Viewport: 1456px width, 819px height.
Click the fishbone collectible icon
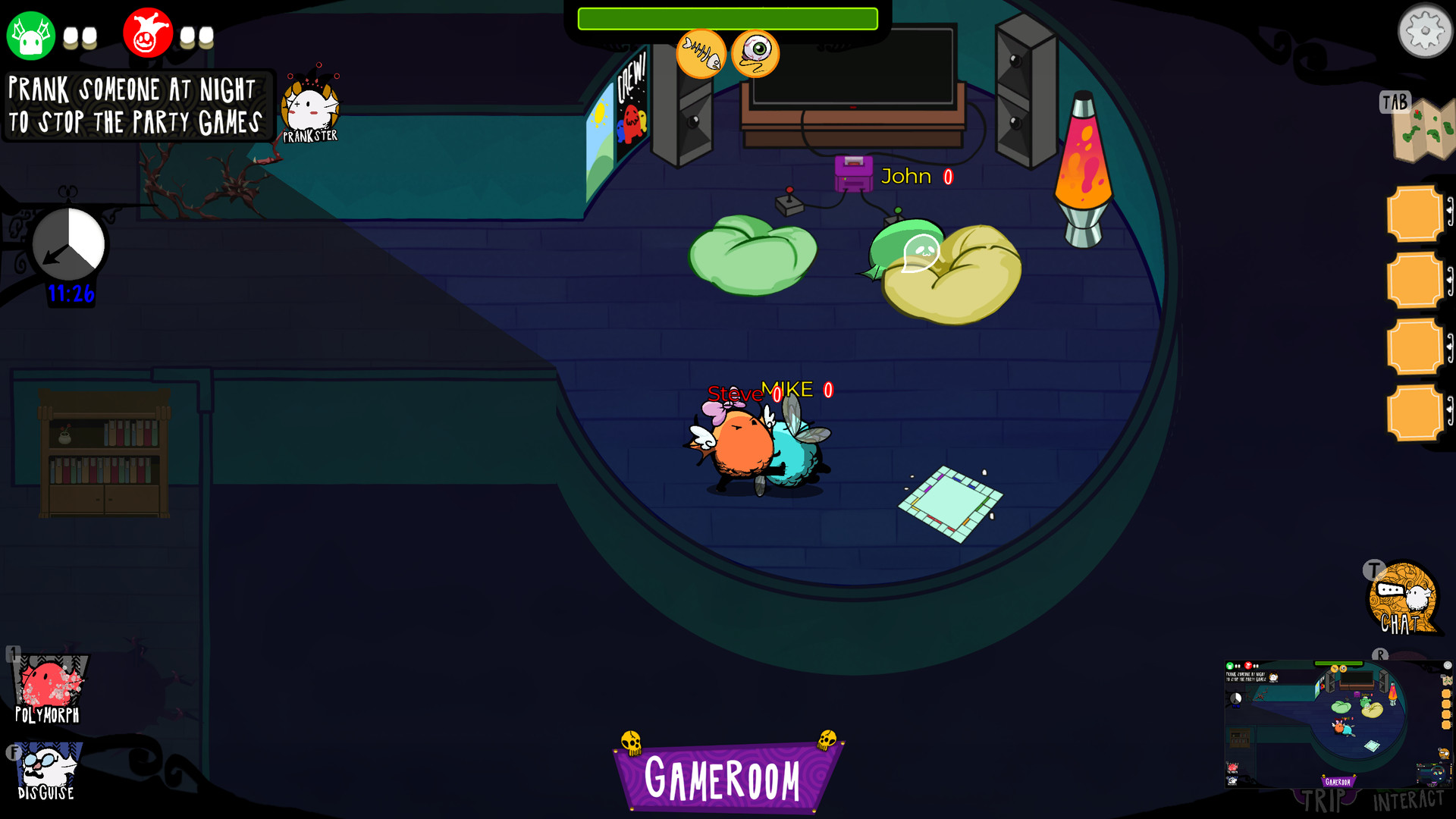click(x=701, y=53)
